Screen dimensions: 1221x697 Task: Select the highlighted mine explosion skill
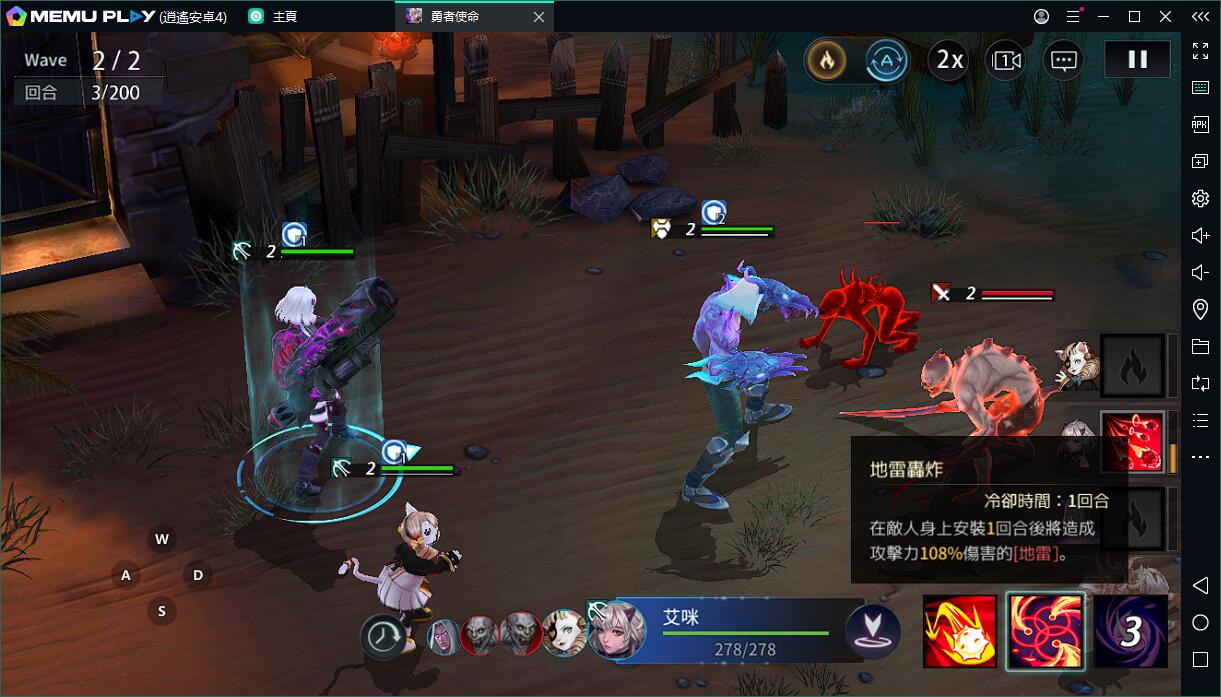pos(1045,631)
